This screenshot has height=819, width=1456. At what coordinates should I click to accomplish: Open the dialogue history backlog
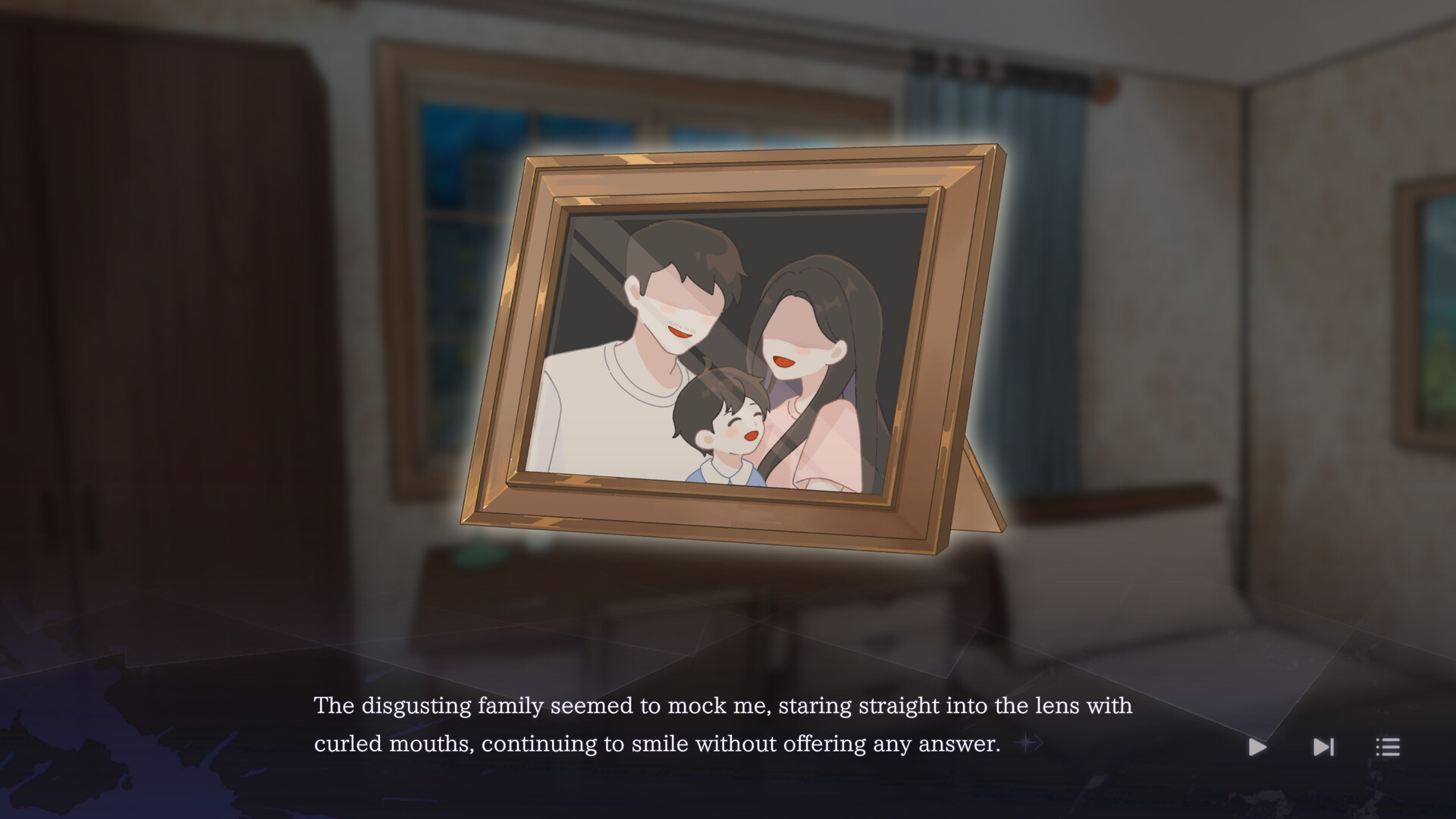pyautogui.click(x=1388, y=747)
